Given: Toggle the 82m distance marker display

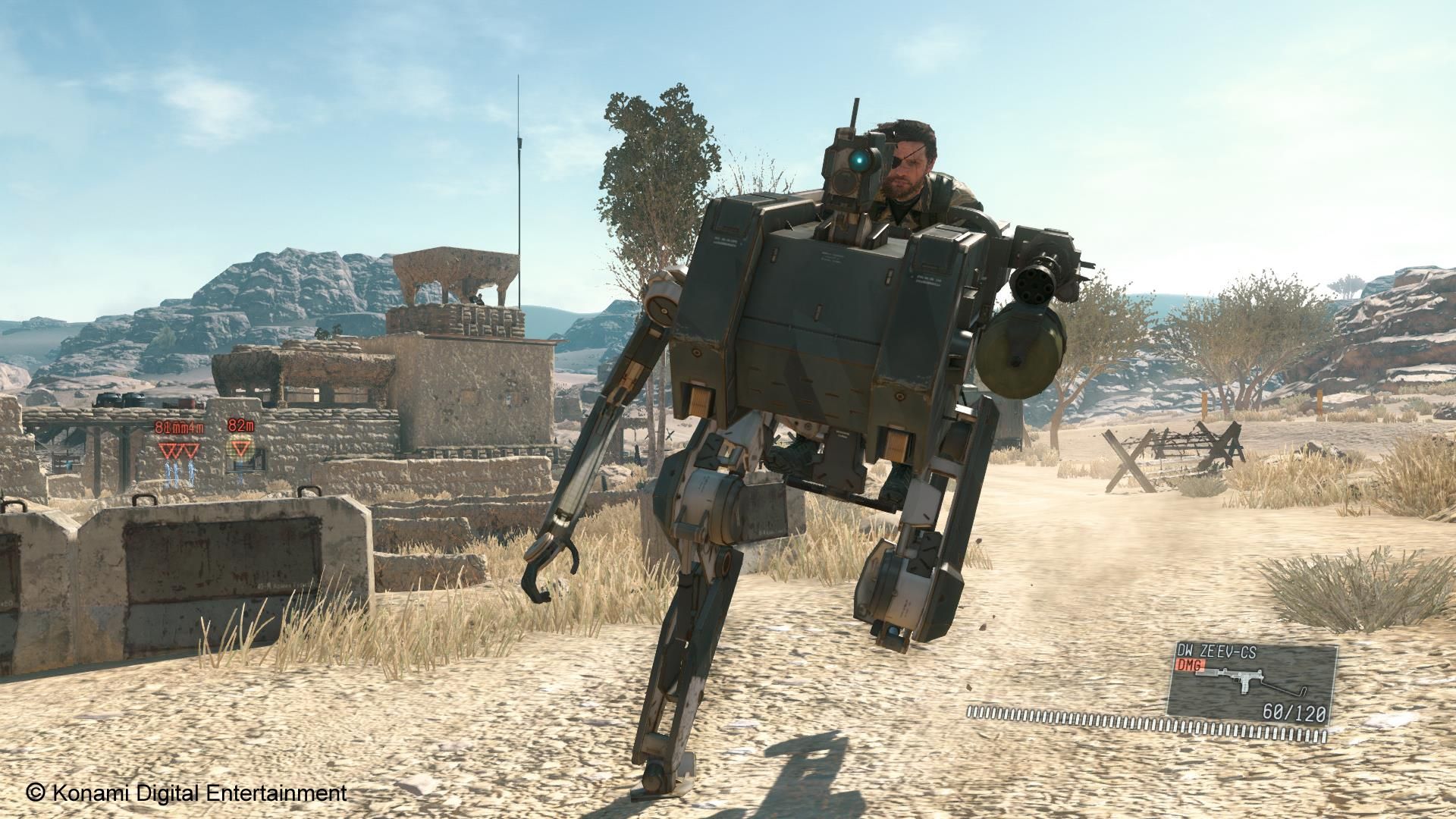Looking at the screenshot, I should tap(241, 425).
